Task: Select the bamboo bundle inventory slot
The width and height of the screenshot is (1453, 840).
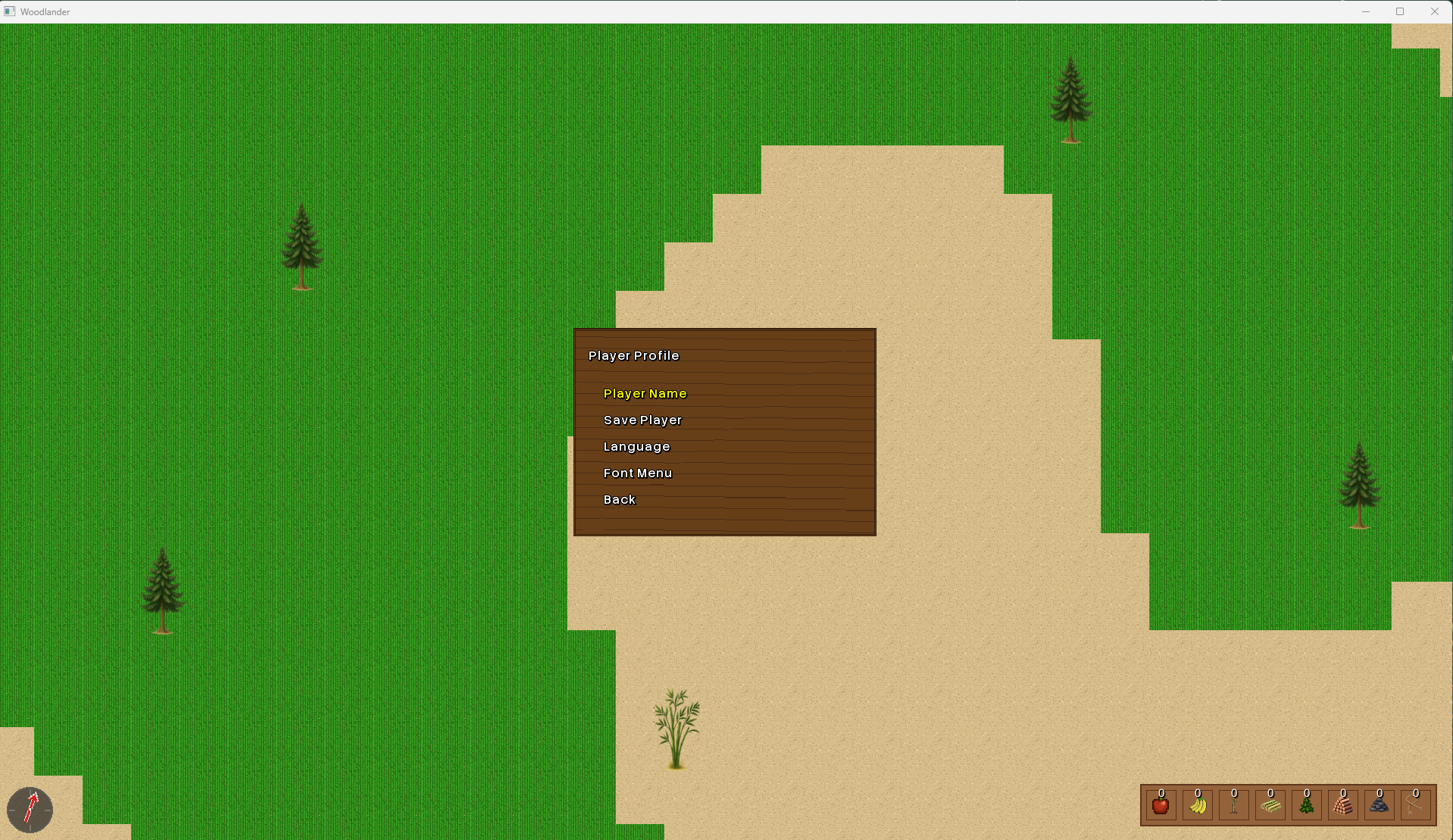Action: (x=1270, y=807)
